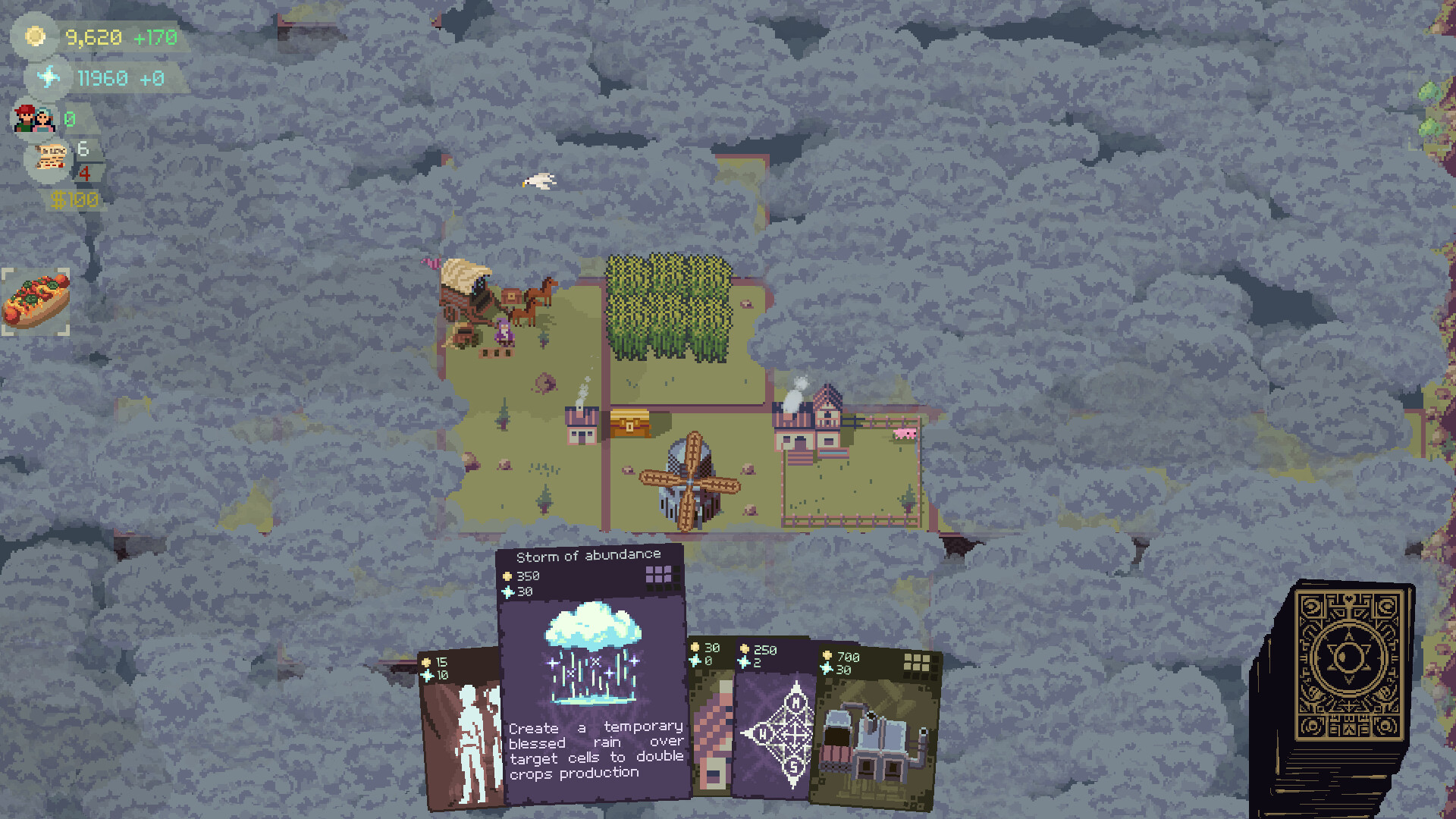Screen dimensions: 1456x819
Task: Click the green +170 income indicator
Action: [x=155, y=36]
